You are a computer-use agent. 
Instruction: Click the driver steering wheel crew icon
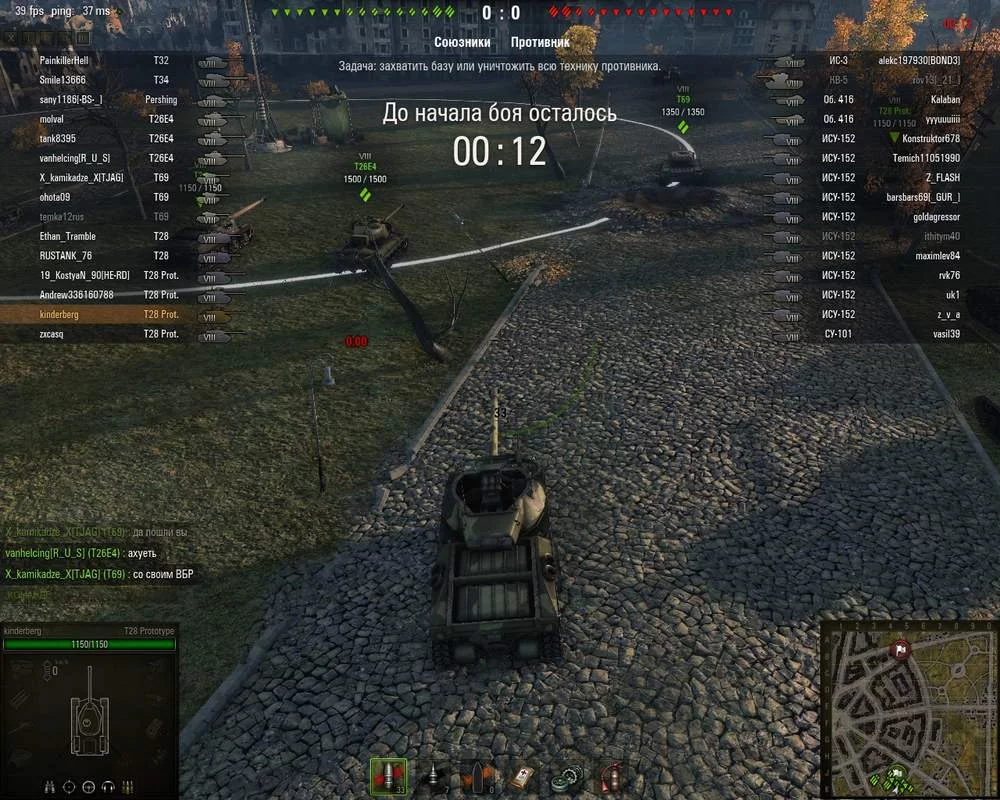coord(89,785)
